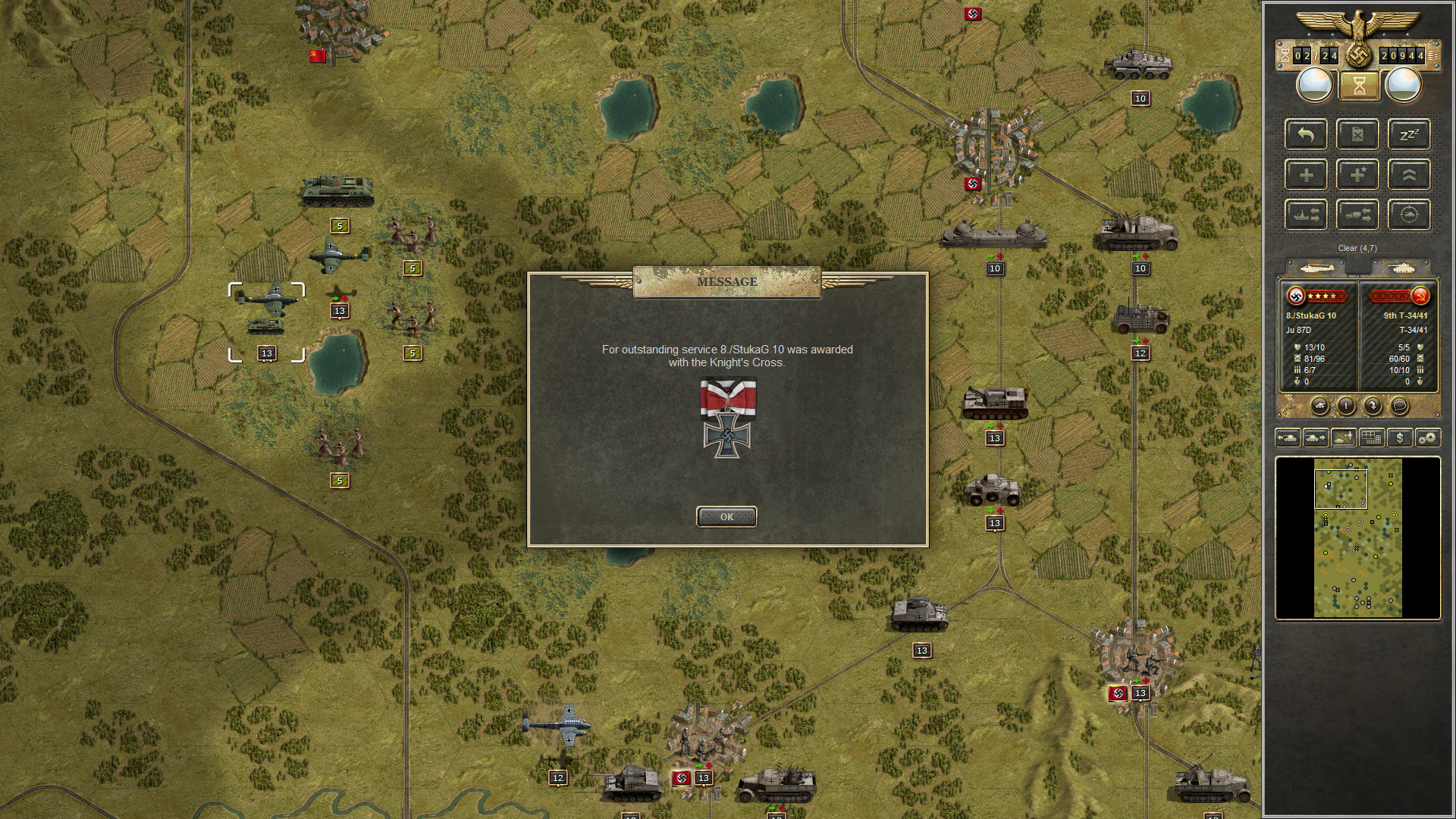Embark unit onto sea transport icon
Image resolution: width=1456 pixels, height=819 pixels.
pos(1305,215)
